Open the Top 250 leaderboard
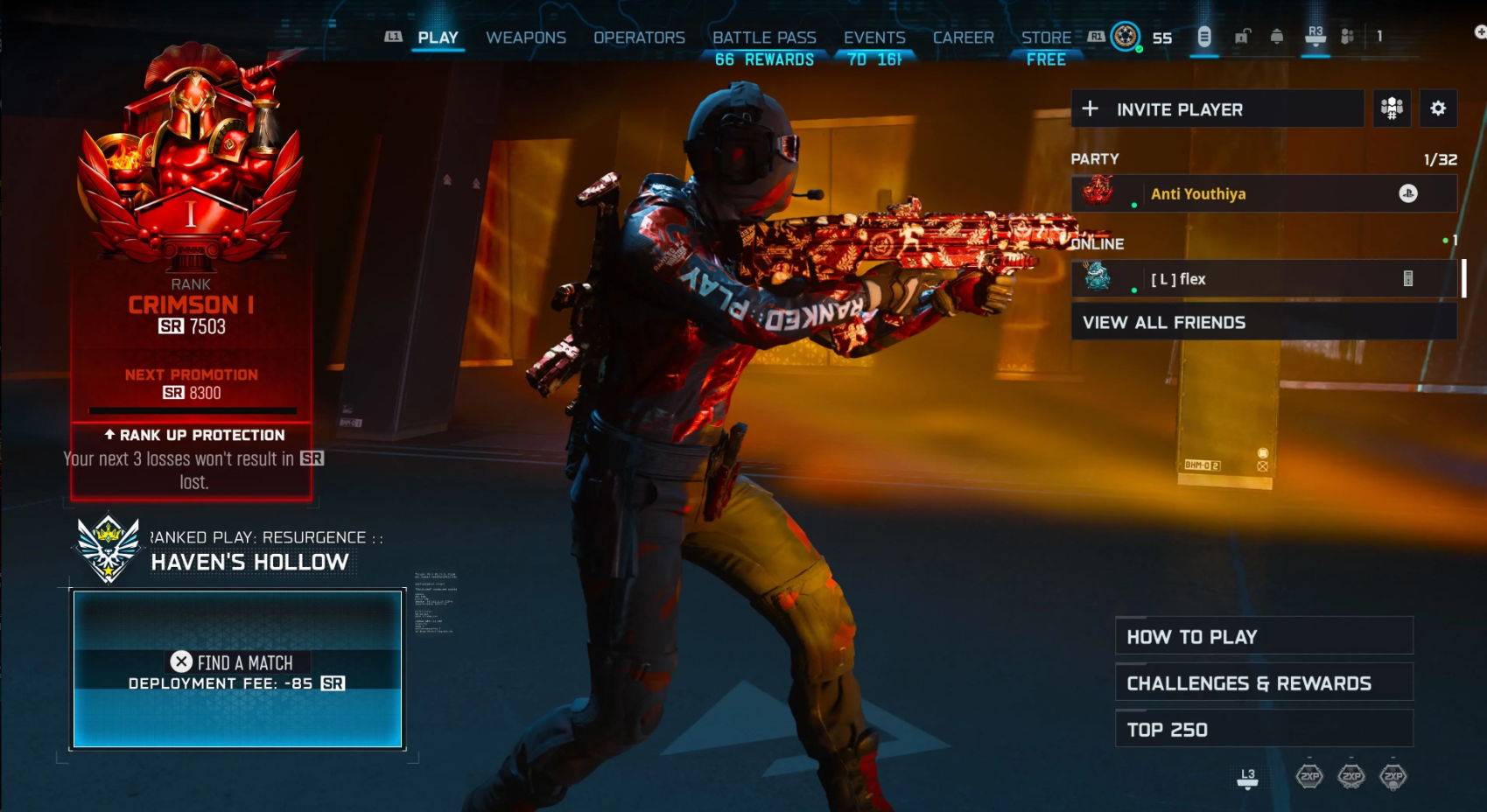Image resolution: width=1487 pixels, height=812 pixels. (1263, 729)
